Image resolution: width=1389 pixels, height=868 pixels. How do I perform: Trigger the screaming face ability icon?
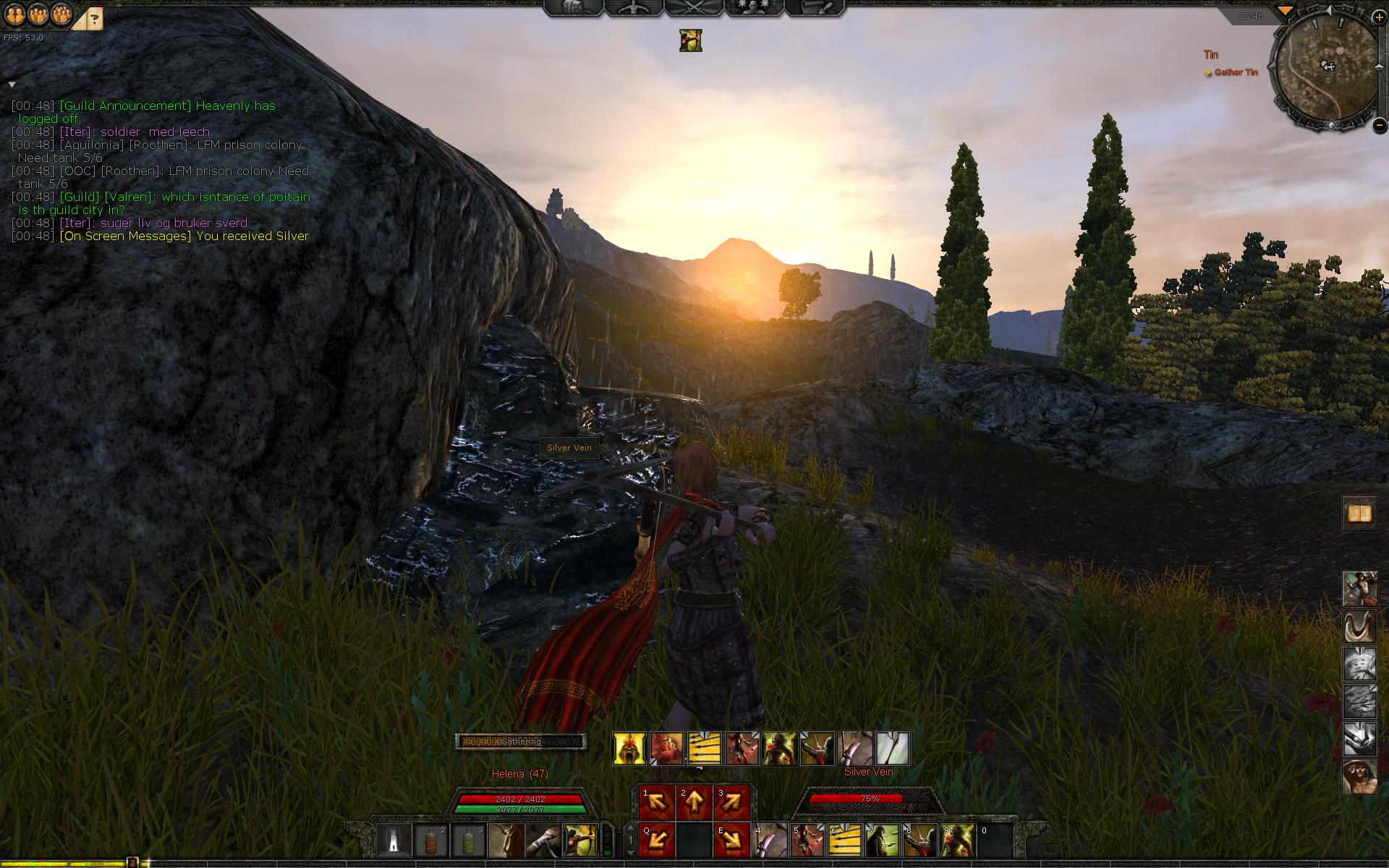(x=629, y=749)
